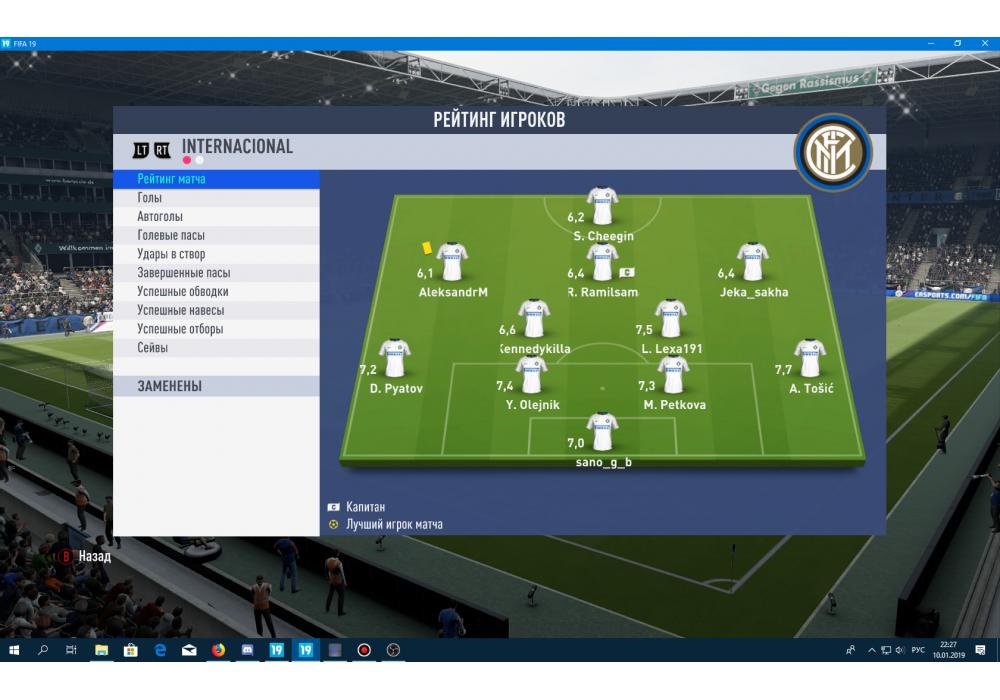Select the Удары в створ entry
This screenshot has height=700, width=1000.
(x=171, y=254)
